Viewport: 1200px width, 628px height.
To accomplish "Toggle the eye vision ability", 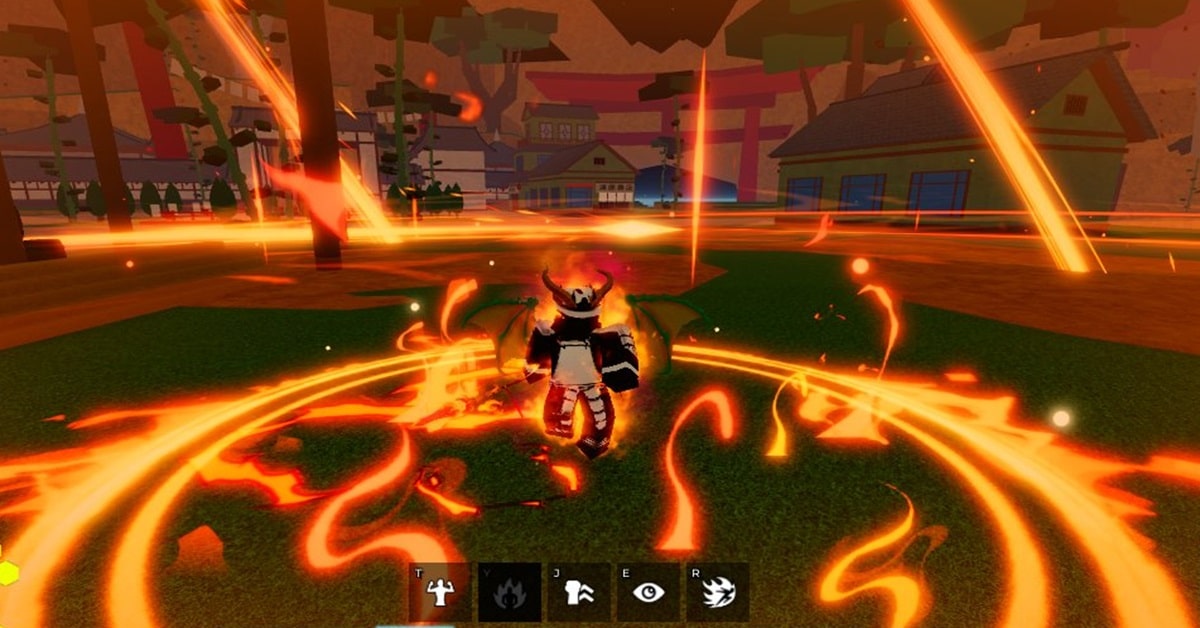I will pyautogui.click(x=649, y=592).
